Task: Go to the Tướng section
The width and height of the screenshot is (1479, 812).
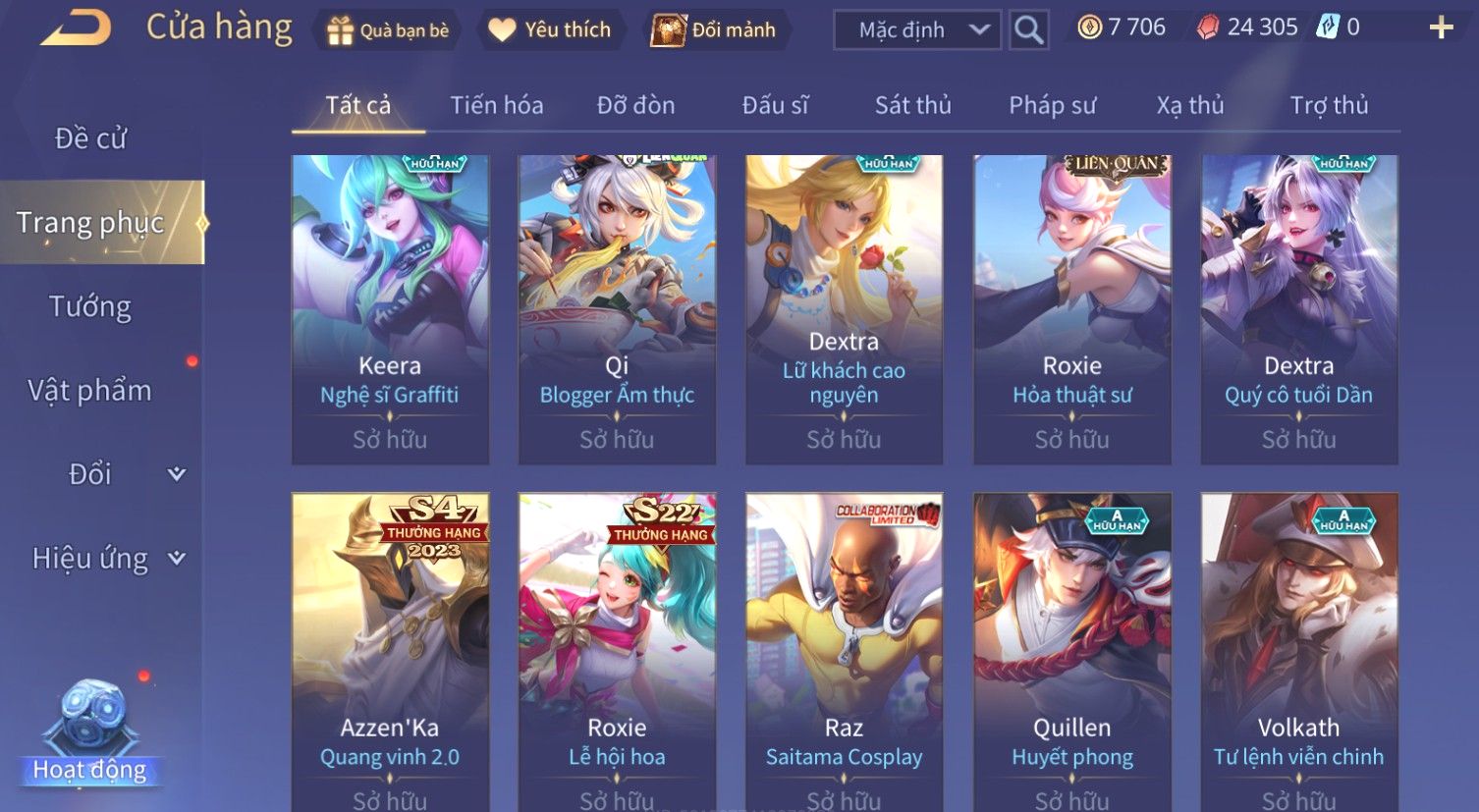Action: click(x=90, y=306)
